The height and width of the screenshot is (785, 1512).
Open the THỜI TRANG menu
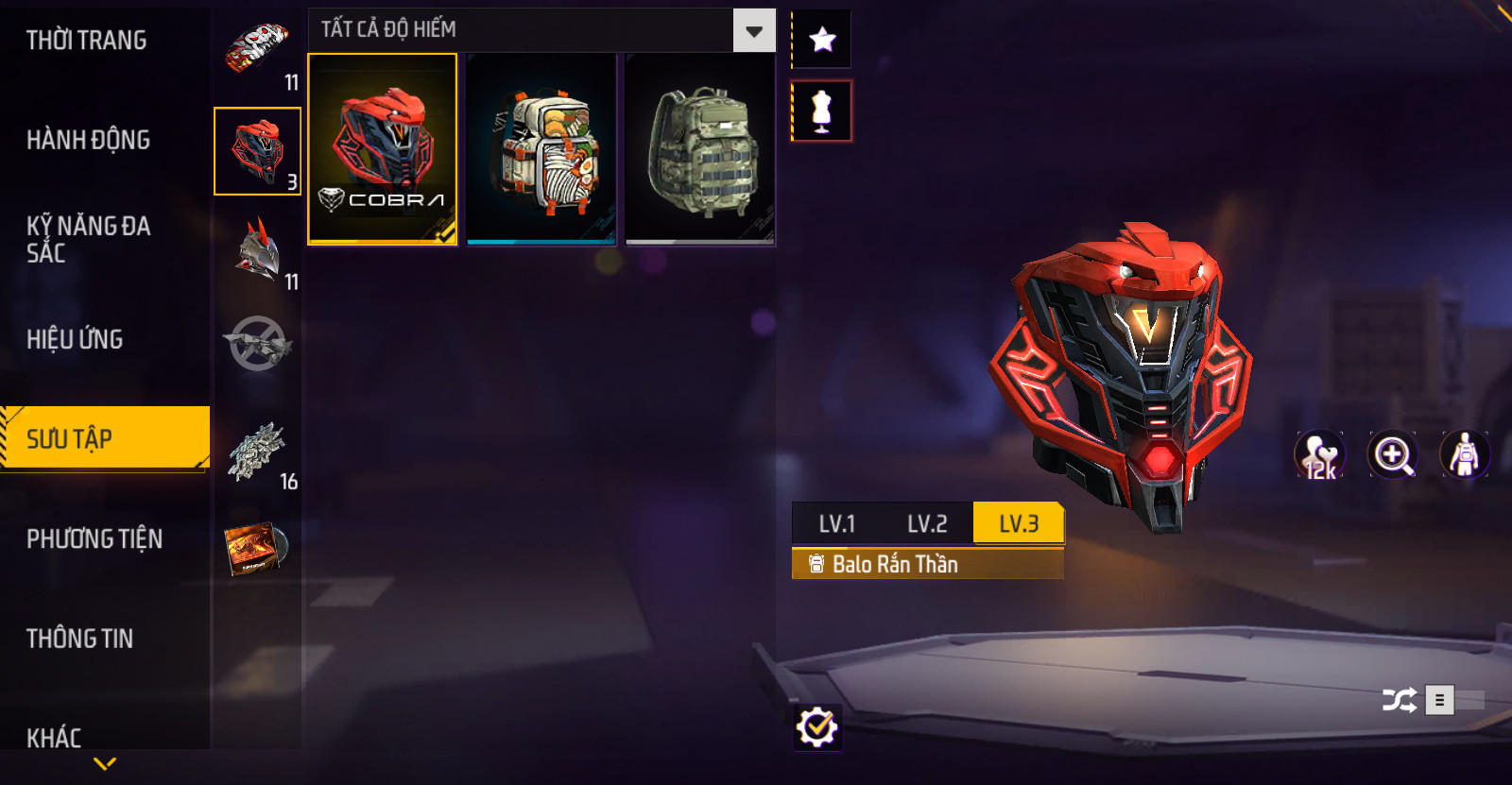click(86, 41)
